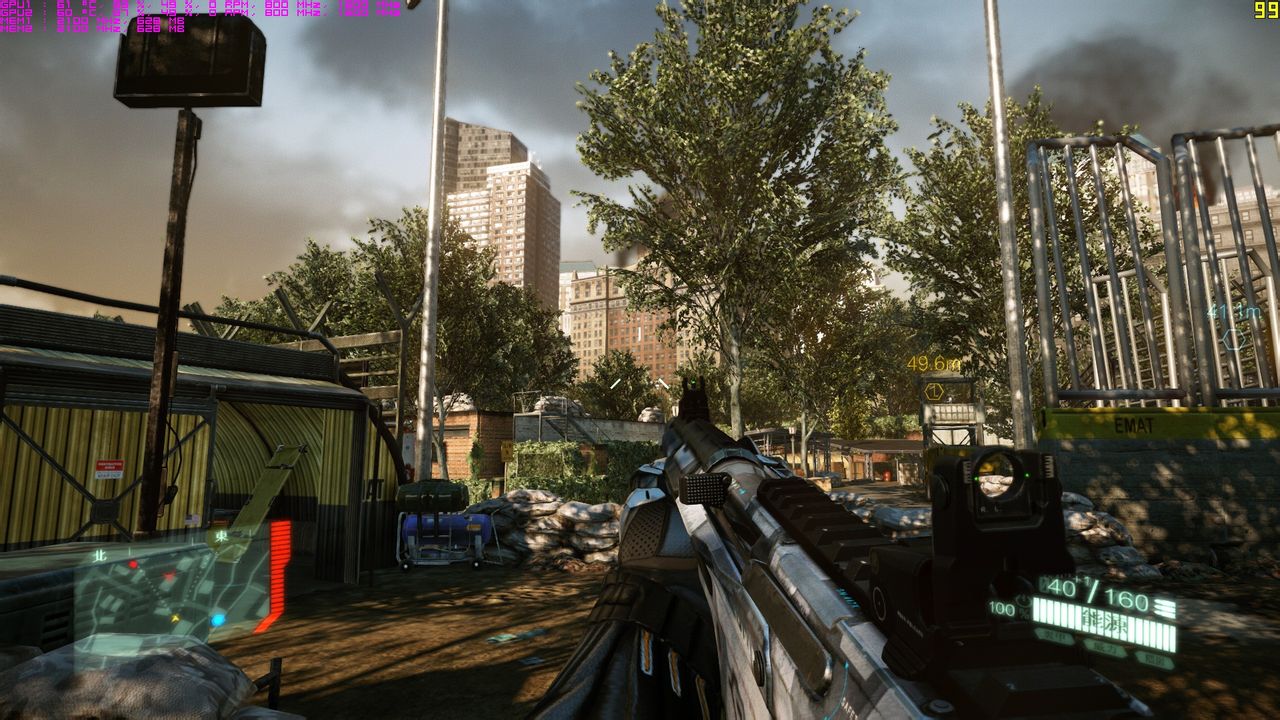Toggle the 隠密 stealth mode label

(1152, 657)
